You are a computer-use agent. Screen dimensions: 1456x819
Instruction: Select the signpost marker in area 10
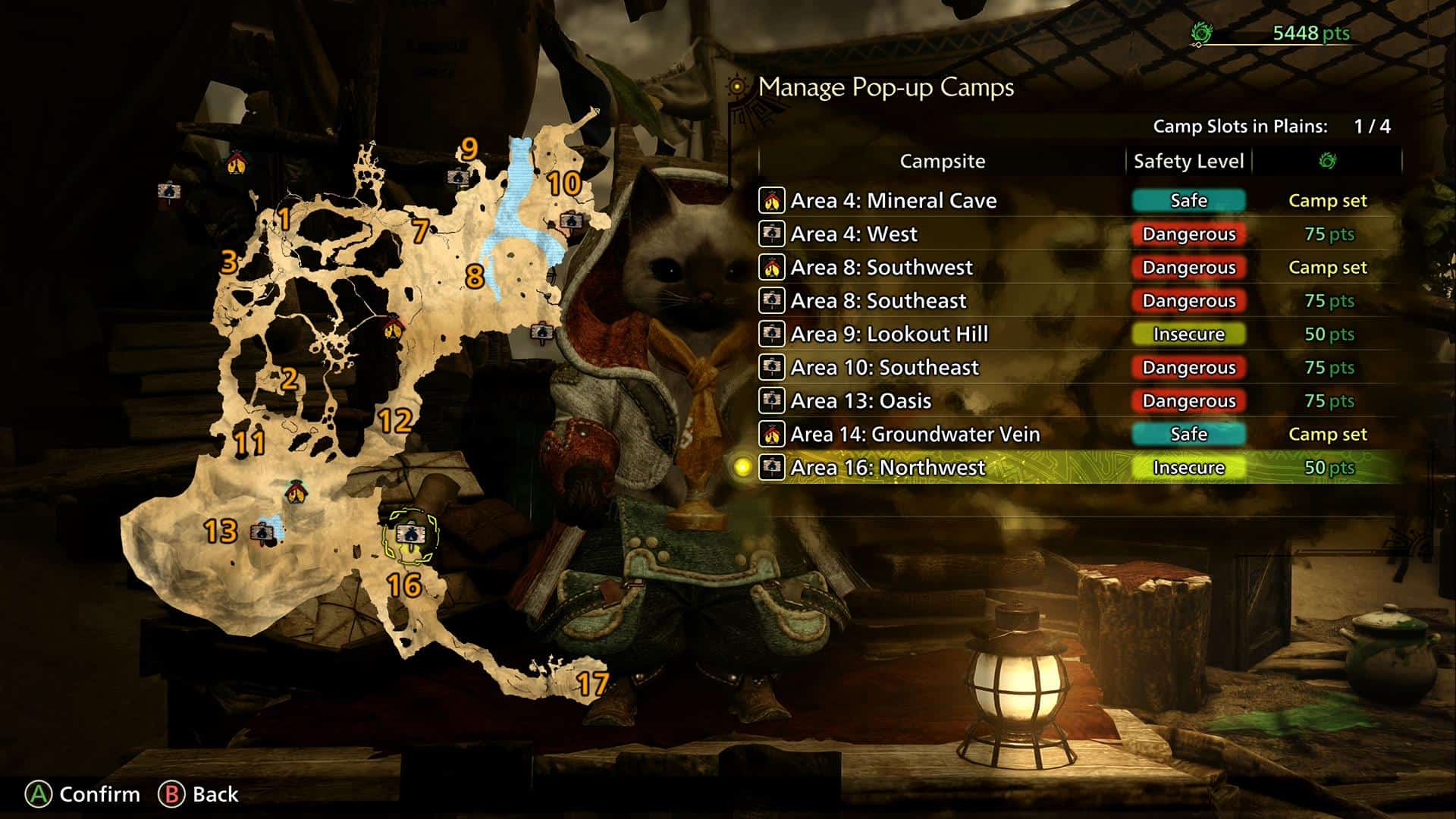570,221
